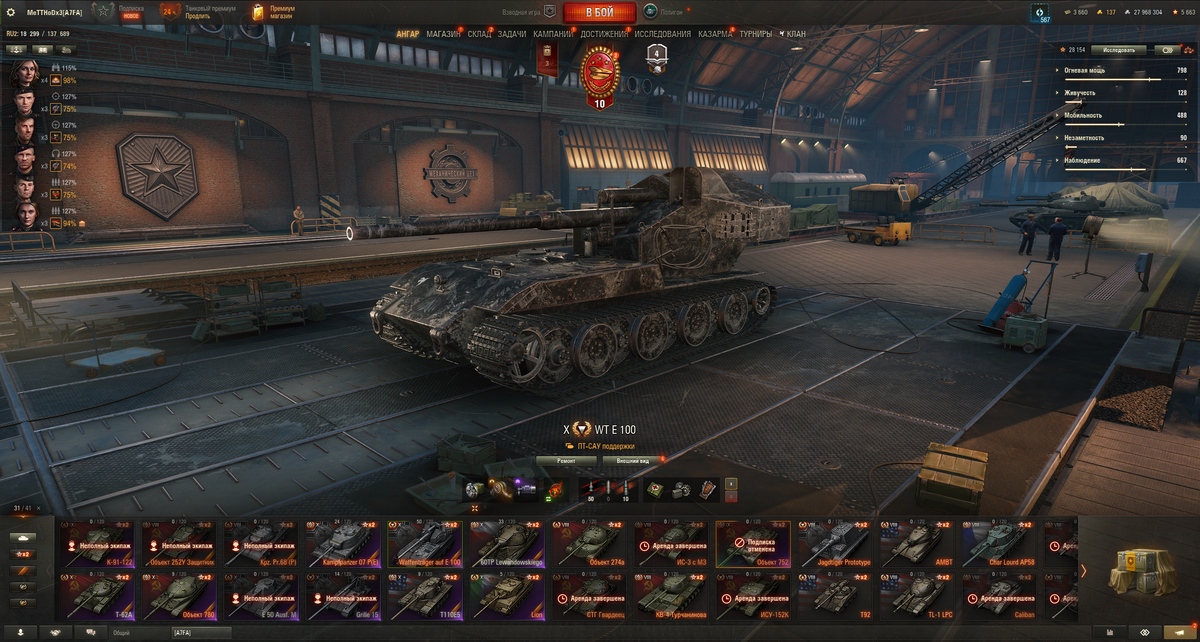Screen dimensions: 1200x642
Task: Open the Внешний вид customization button
Action: click(x=632, y=461)
